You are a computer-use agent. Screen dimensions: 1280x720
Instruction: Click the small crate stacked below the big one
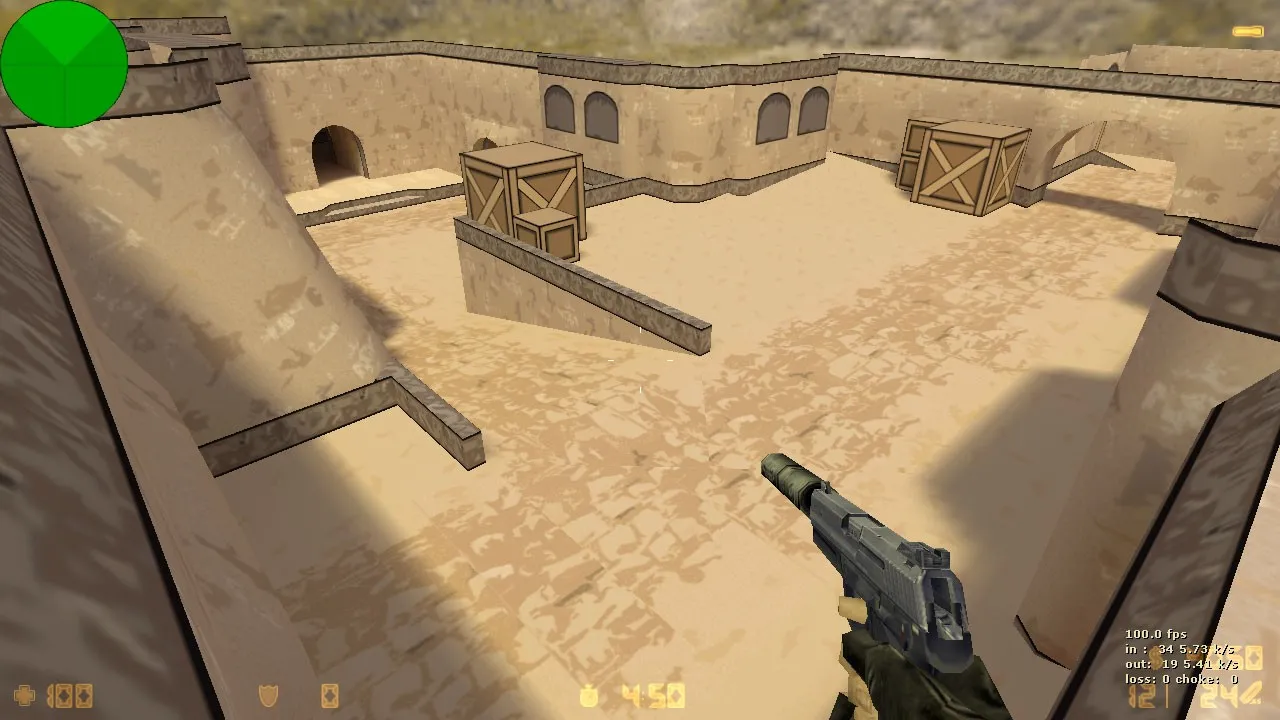pyautogui.click(x=547, y=232)
